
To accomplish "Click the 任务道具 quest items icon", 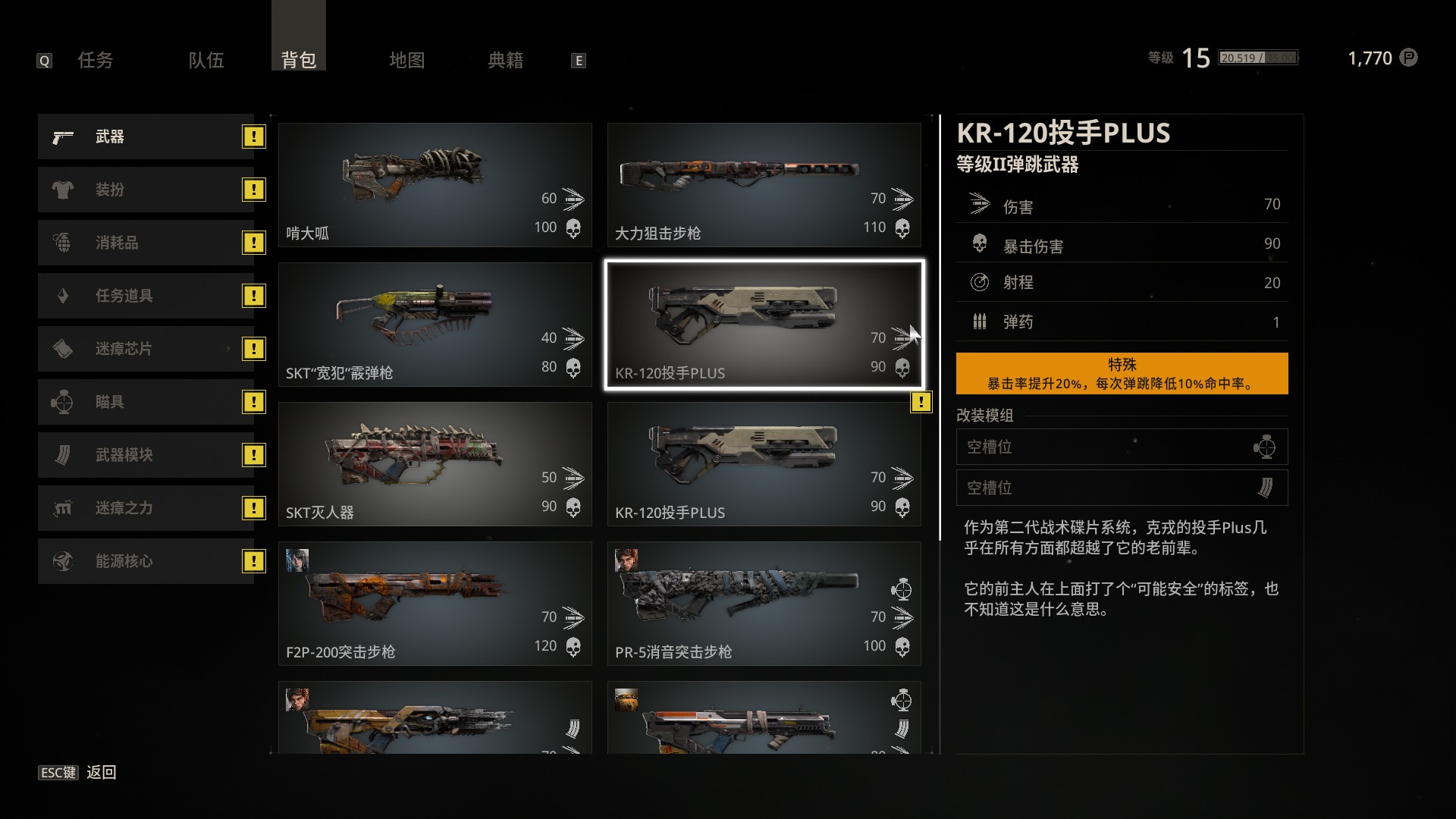I will coord(62,296).
